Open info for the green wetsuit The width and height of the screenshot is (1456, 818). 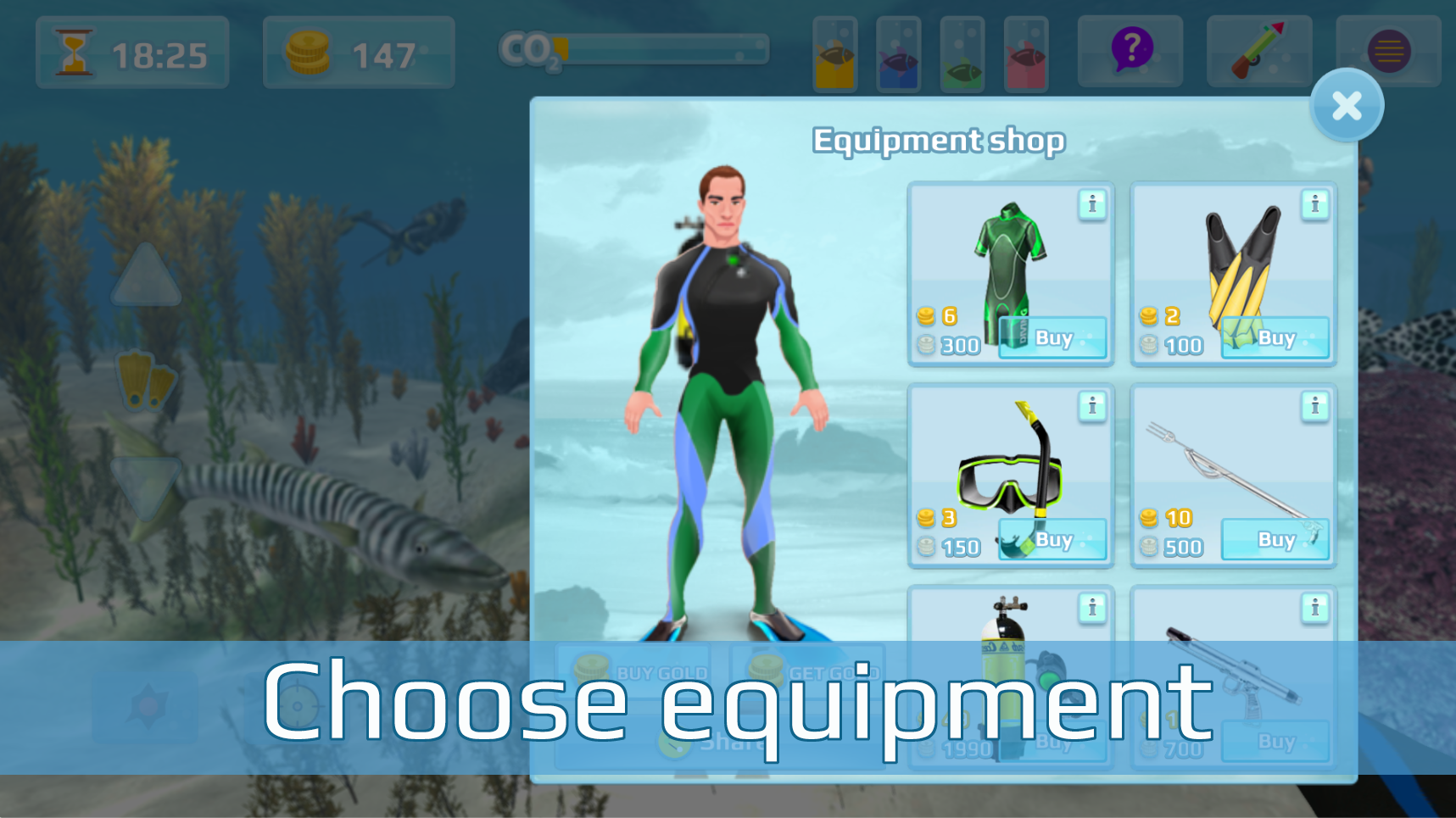(1092, 204)
